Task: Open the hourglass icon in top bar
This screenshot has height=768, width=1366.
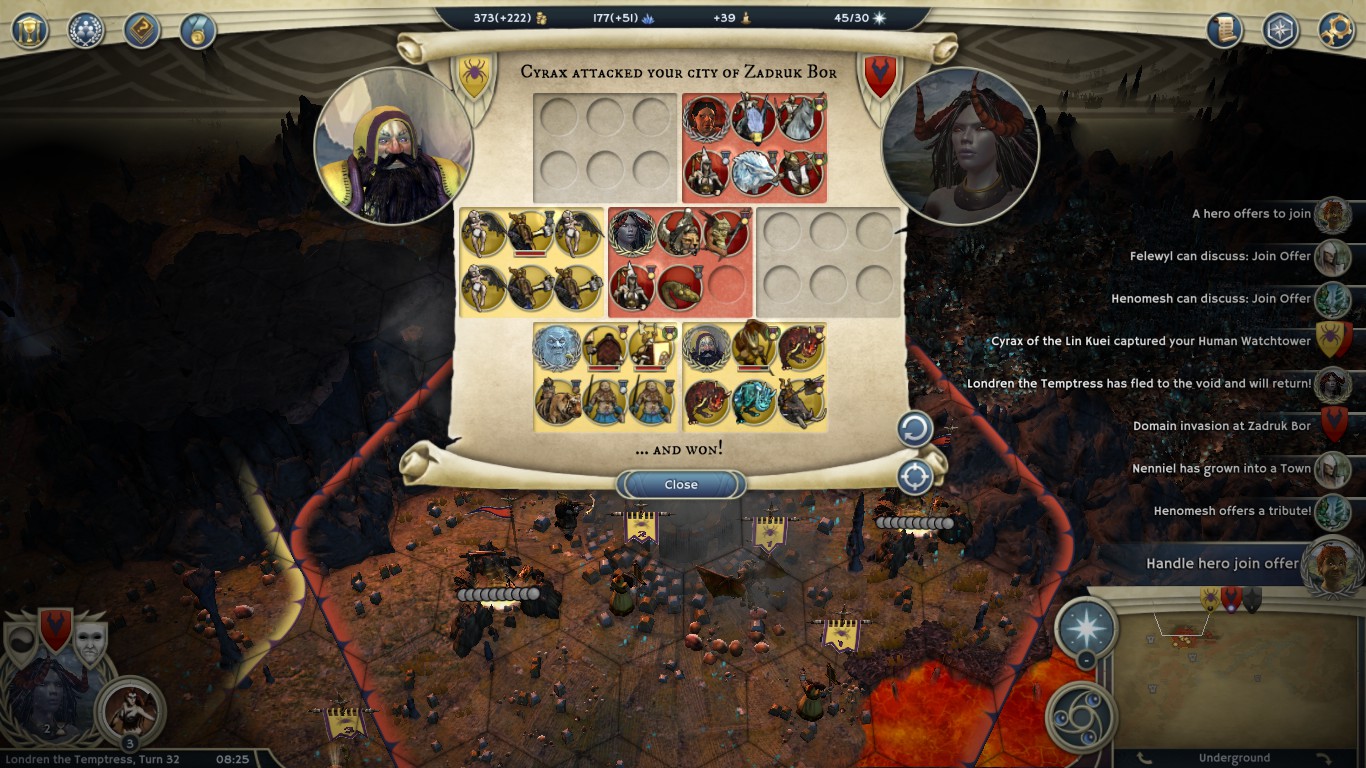Action: tap(30, 30)
